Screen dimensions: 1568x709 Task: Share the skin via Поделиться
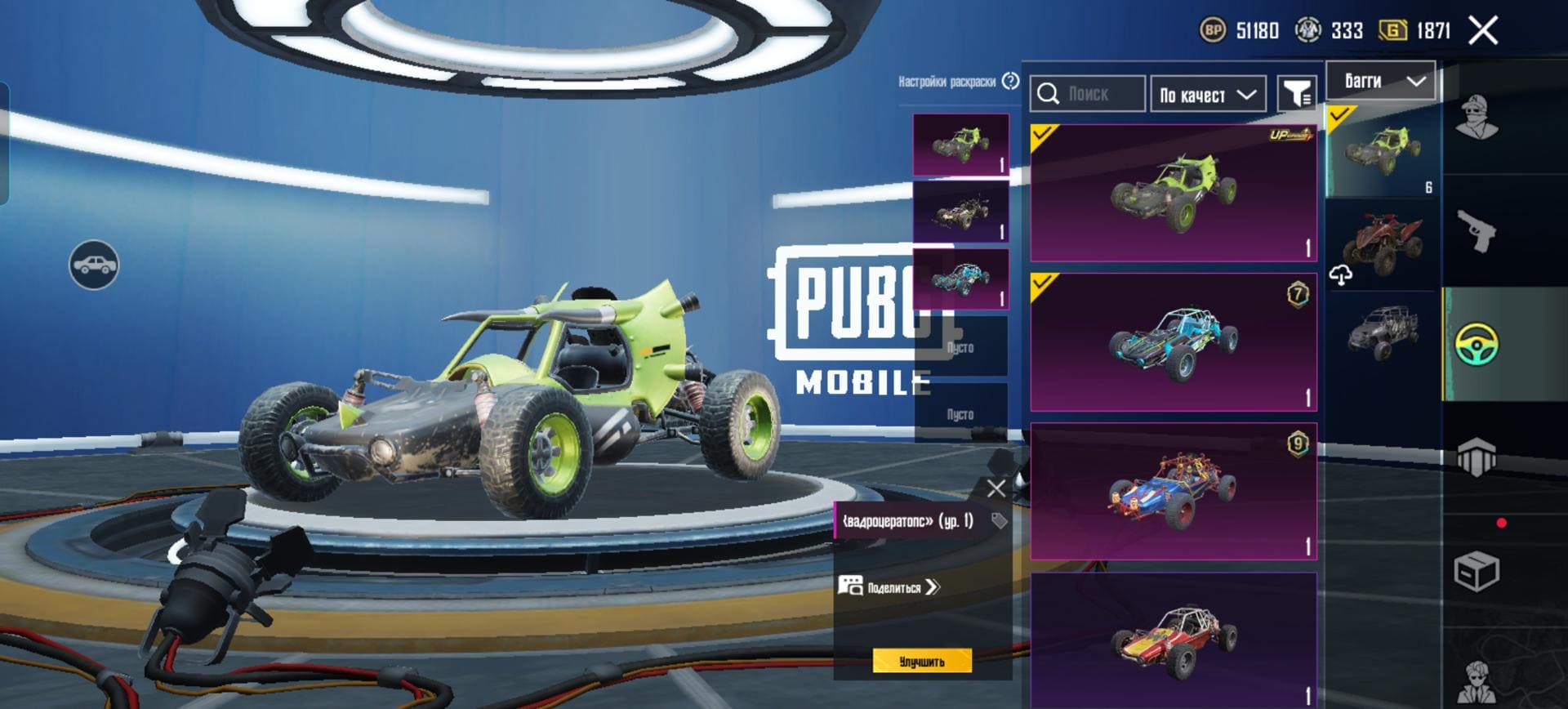click(890, 586)
